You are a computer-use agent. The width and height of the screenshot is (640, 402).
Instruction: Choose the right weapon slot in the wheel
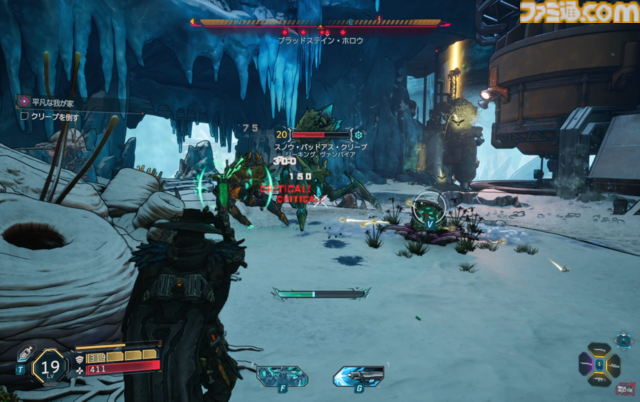click(612, 365)
